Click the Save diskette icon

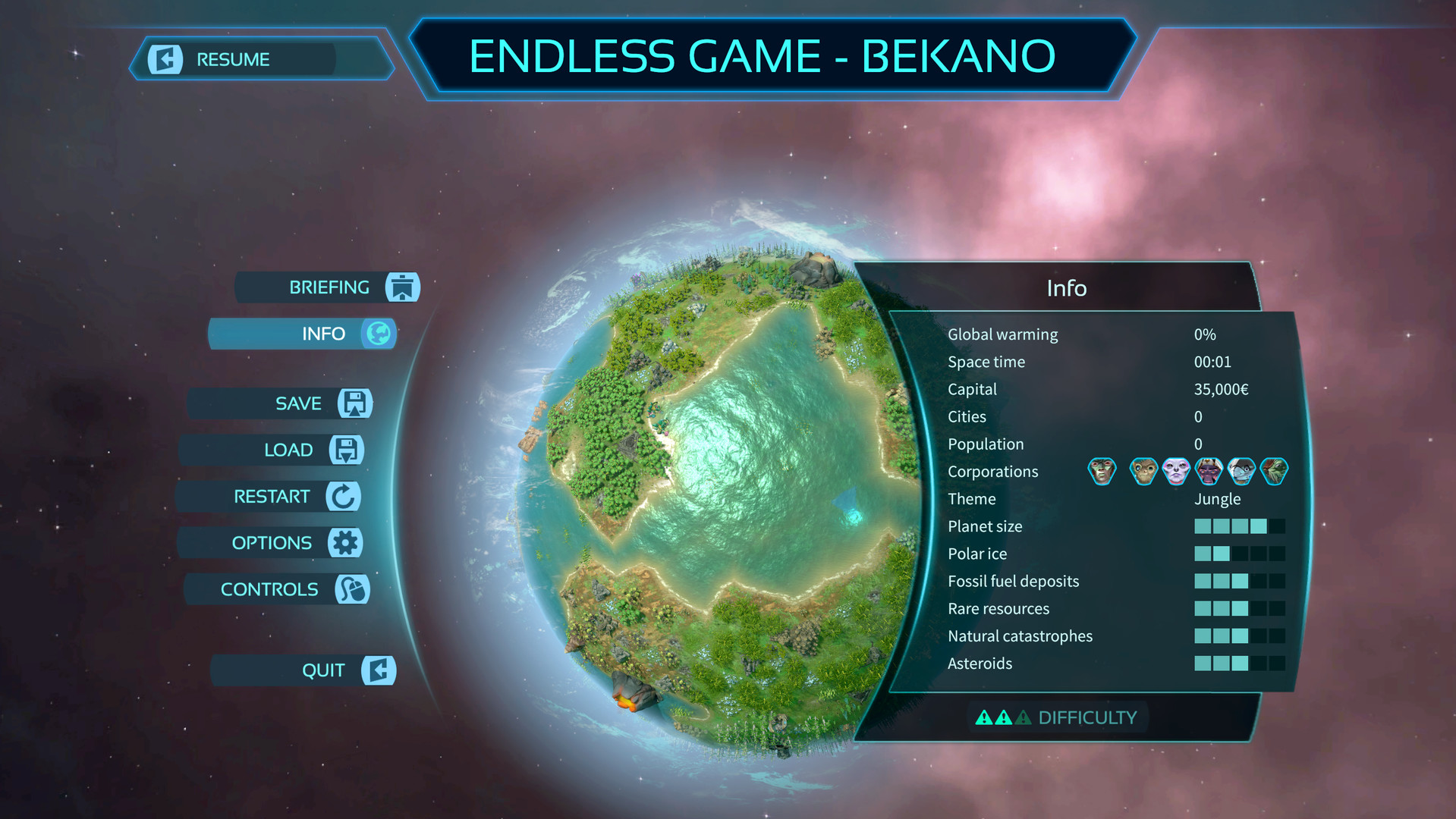354,403
